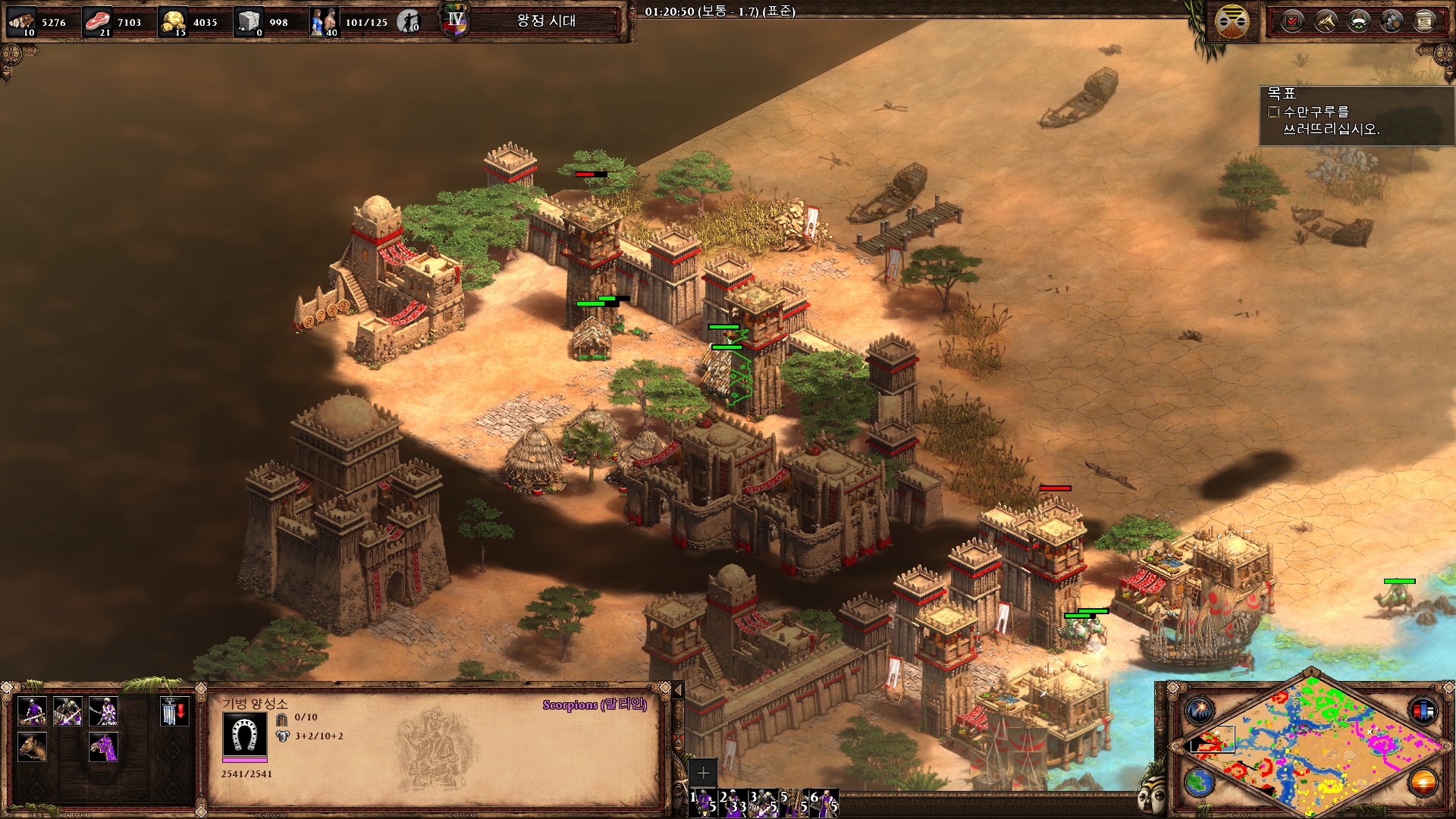
Task: Click the minimap sunset icon button
Action: (1423, 782)
